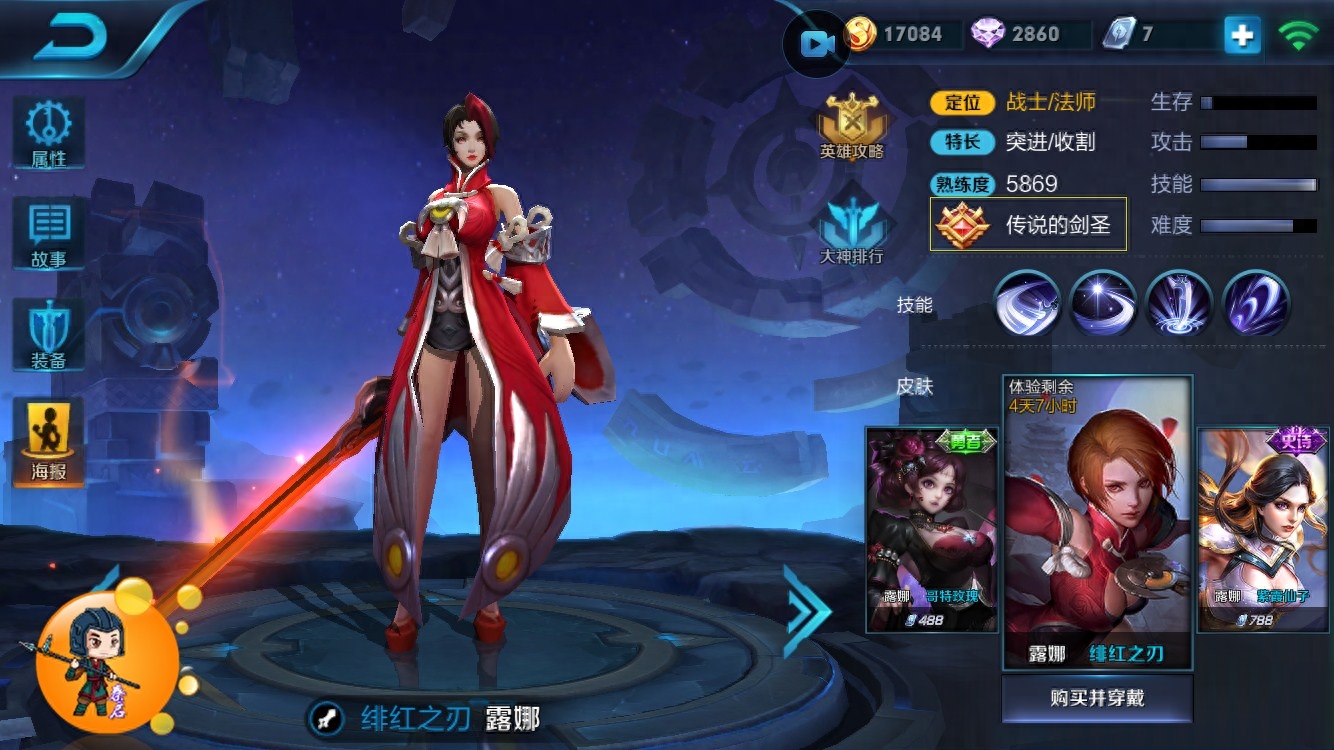The width and height of the screenshot is (1334, 750).
Task: Open the 海报 poster tab
Action: coord(48,440)
